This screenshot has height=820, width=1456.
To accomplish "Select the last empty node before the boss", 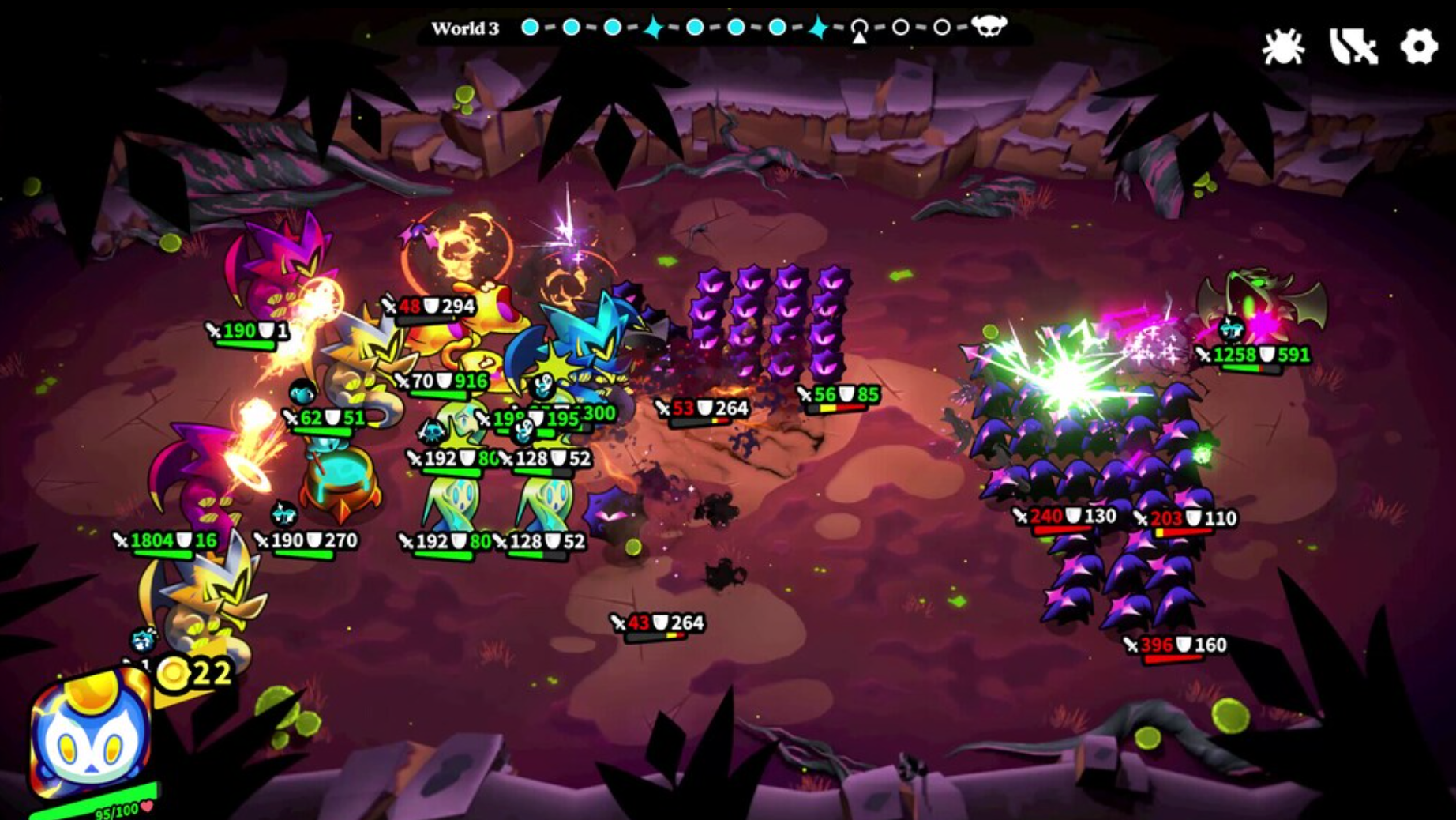I will pos(941,28).
